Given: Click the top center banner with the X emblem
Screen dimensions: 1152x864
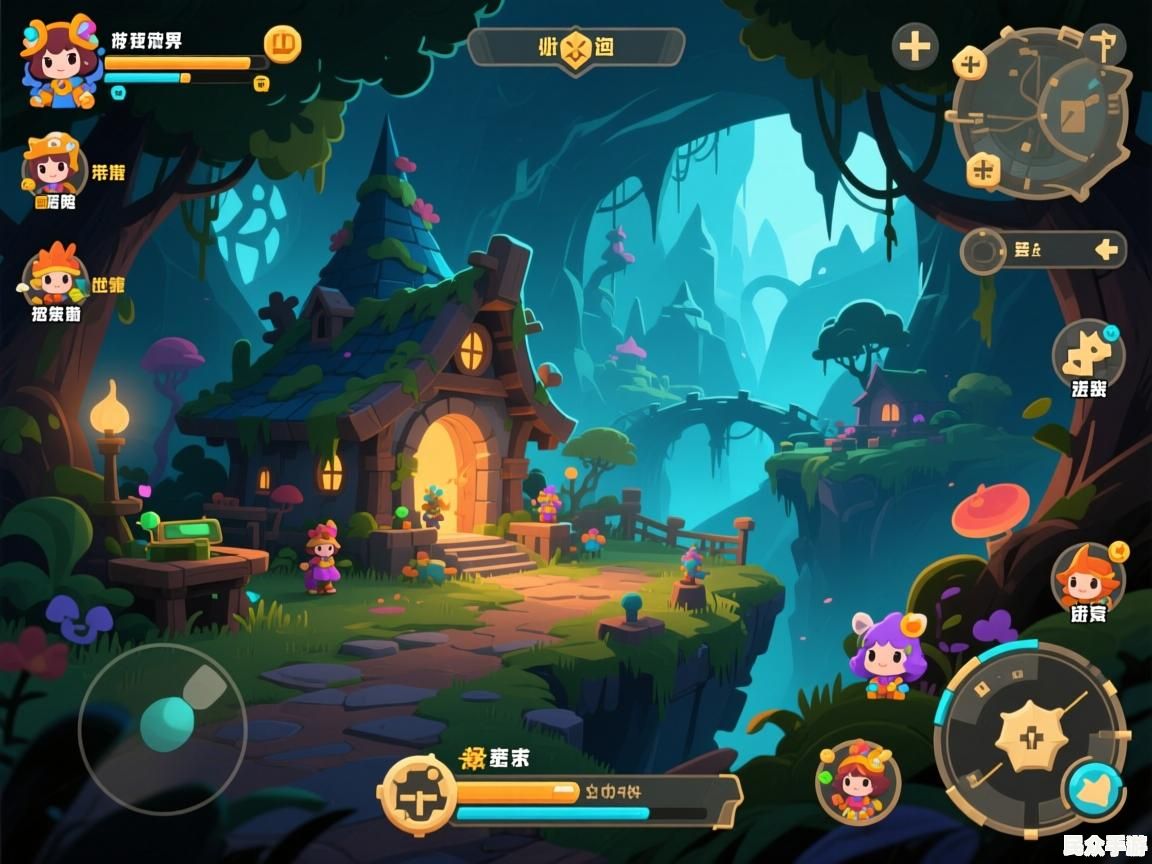Looking at the screenshot, I should [576, 47].
